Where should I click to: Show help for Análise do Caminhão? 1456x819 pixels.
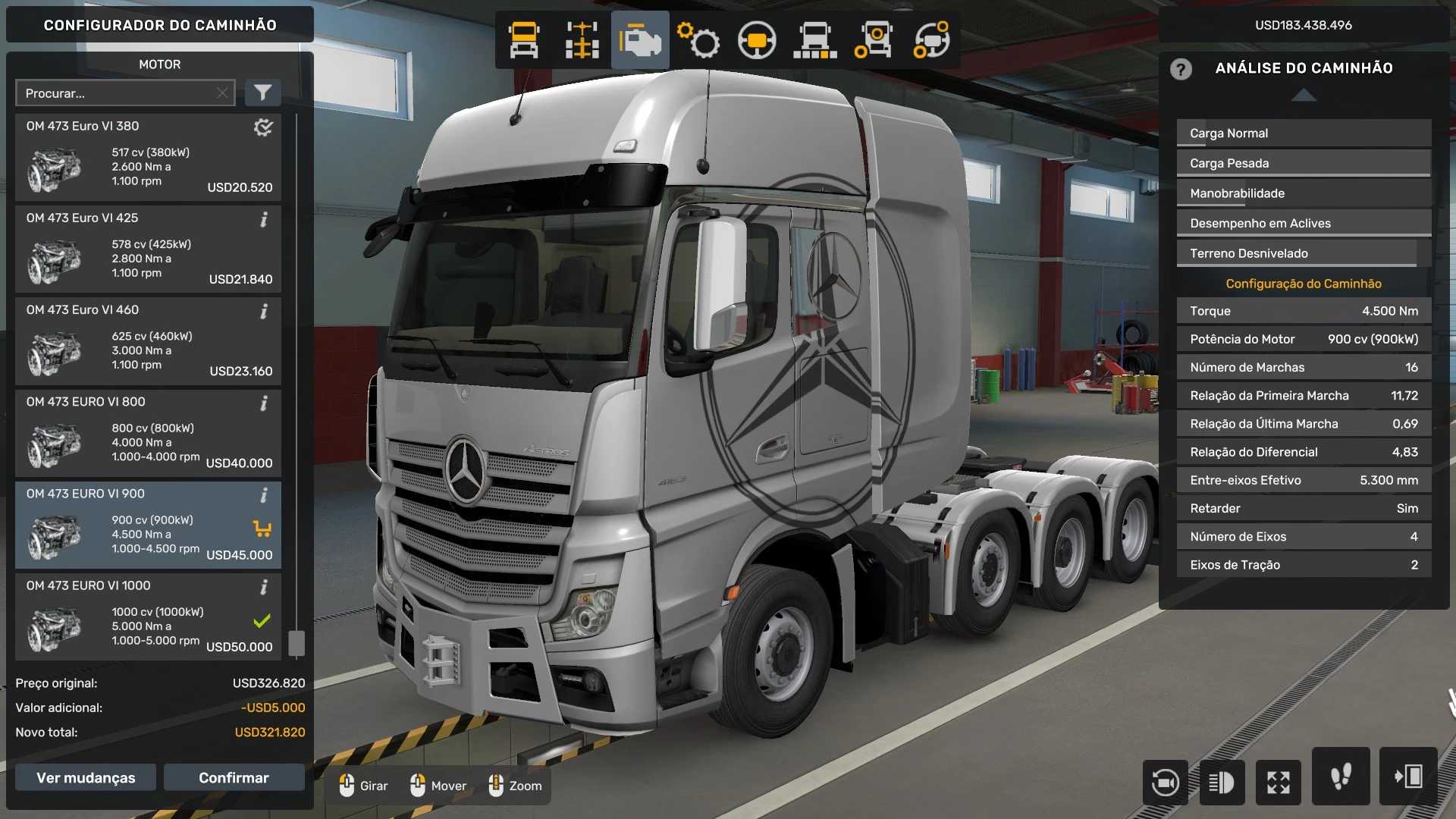(x=1181, y=69)
